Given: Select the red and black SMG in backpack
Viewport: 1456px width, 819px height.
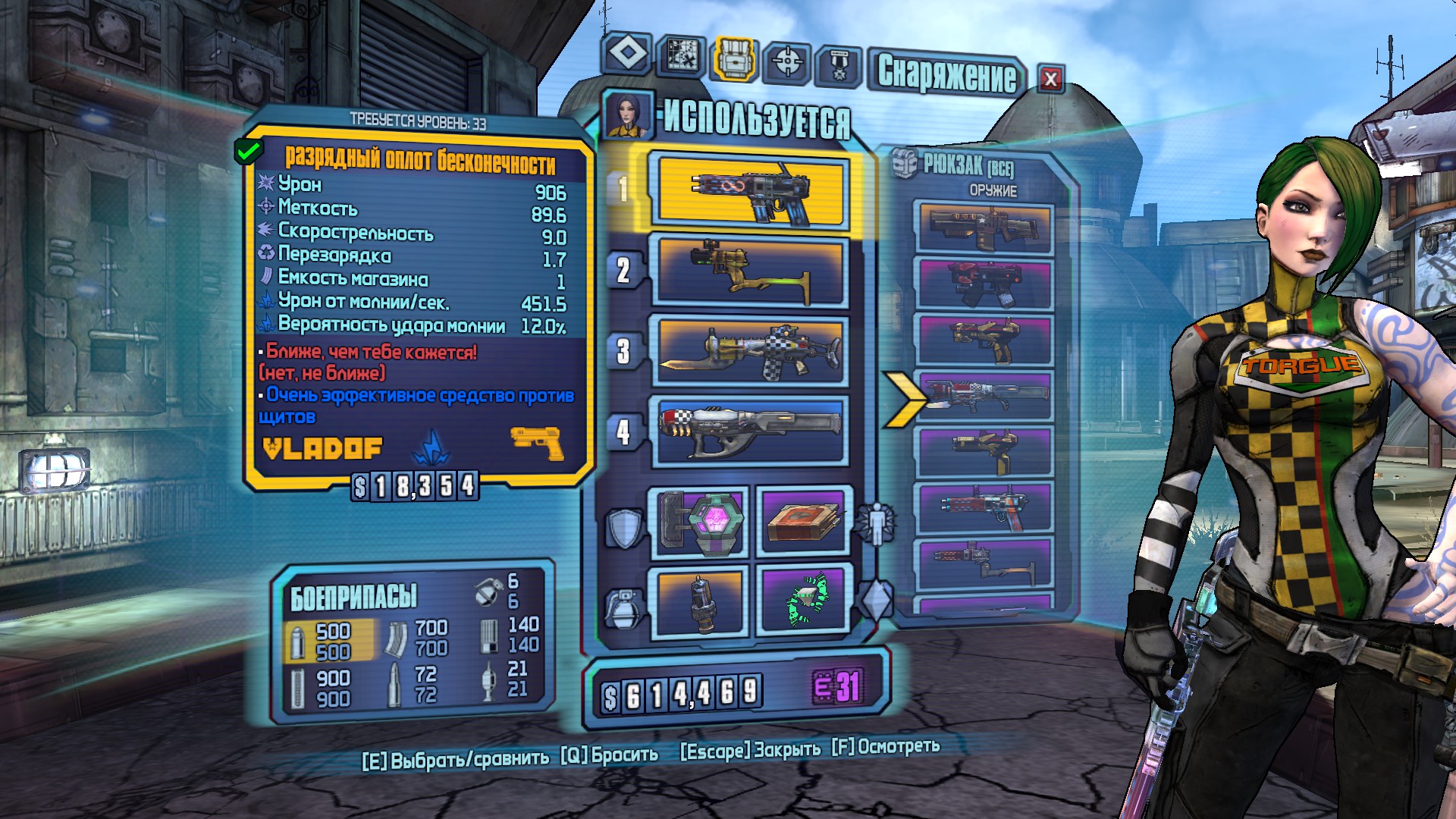Looking at the screenshot, I should 984,284.
